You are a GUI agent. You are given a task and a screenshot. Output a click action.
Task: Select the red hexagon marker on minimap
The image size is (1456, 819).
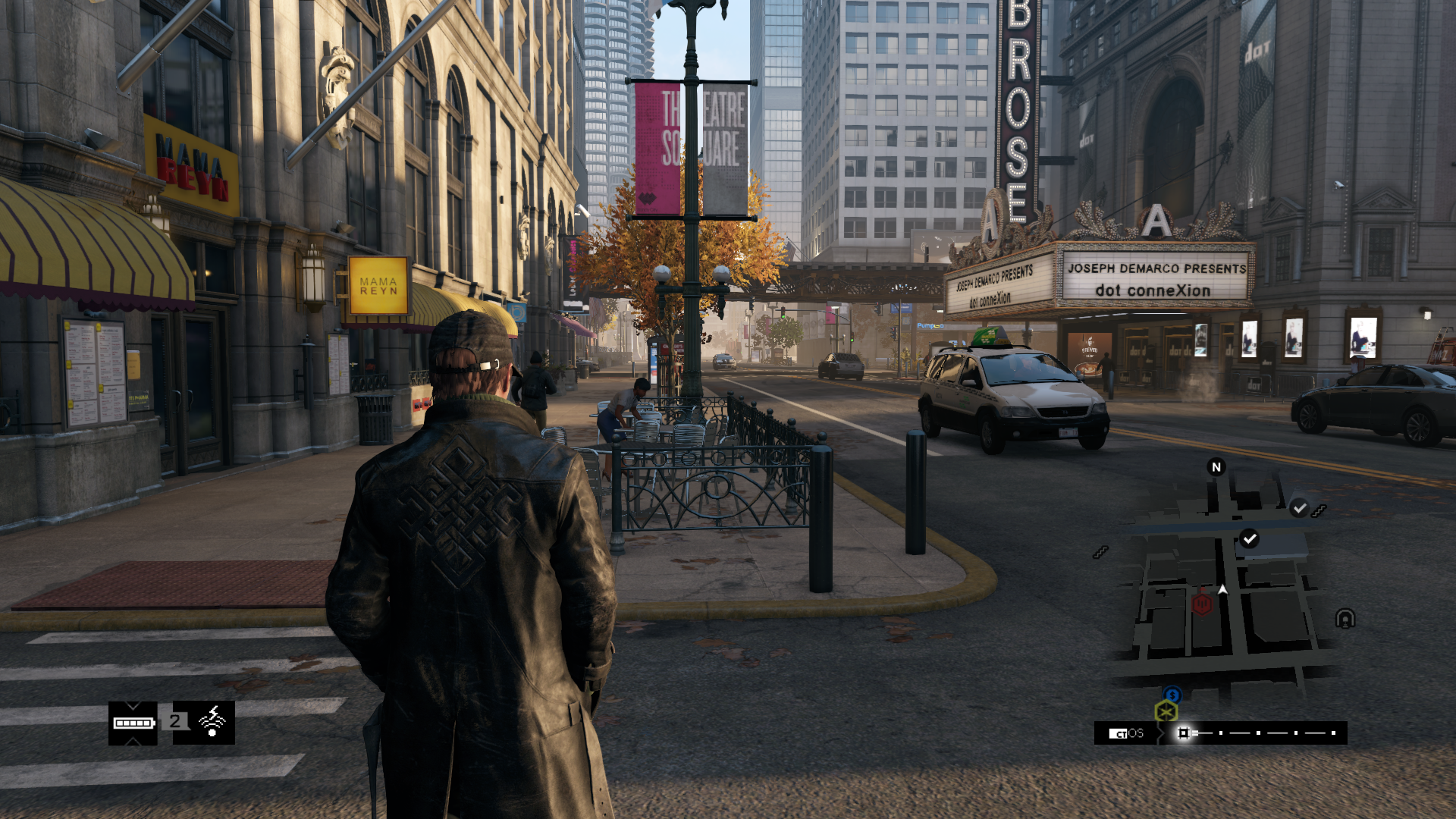click(1202, 604)
